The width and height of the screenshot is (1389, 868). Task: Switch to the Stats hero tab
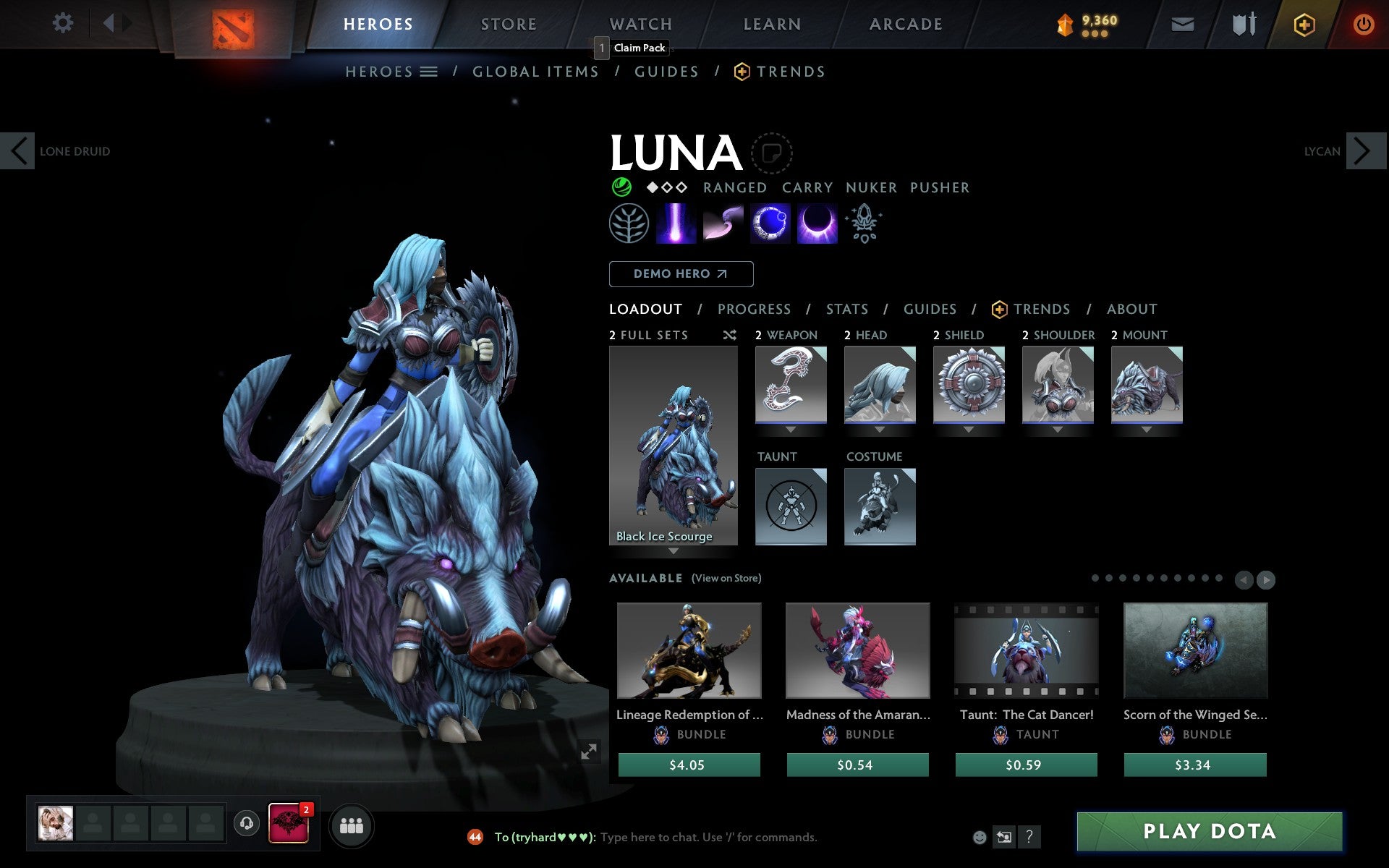pyautogui.click(x=847, y=310)
